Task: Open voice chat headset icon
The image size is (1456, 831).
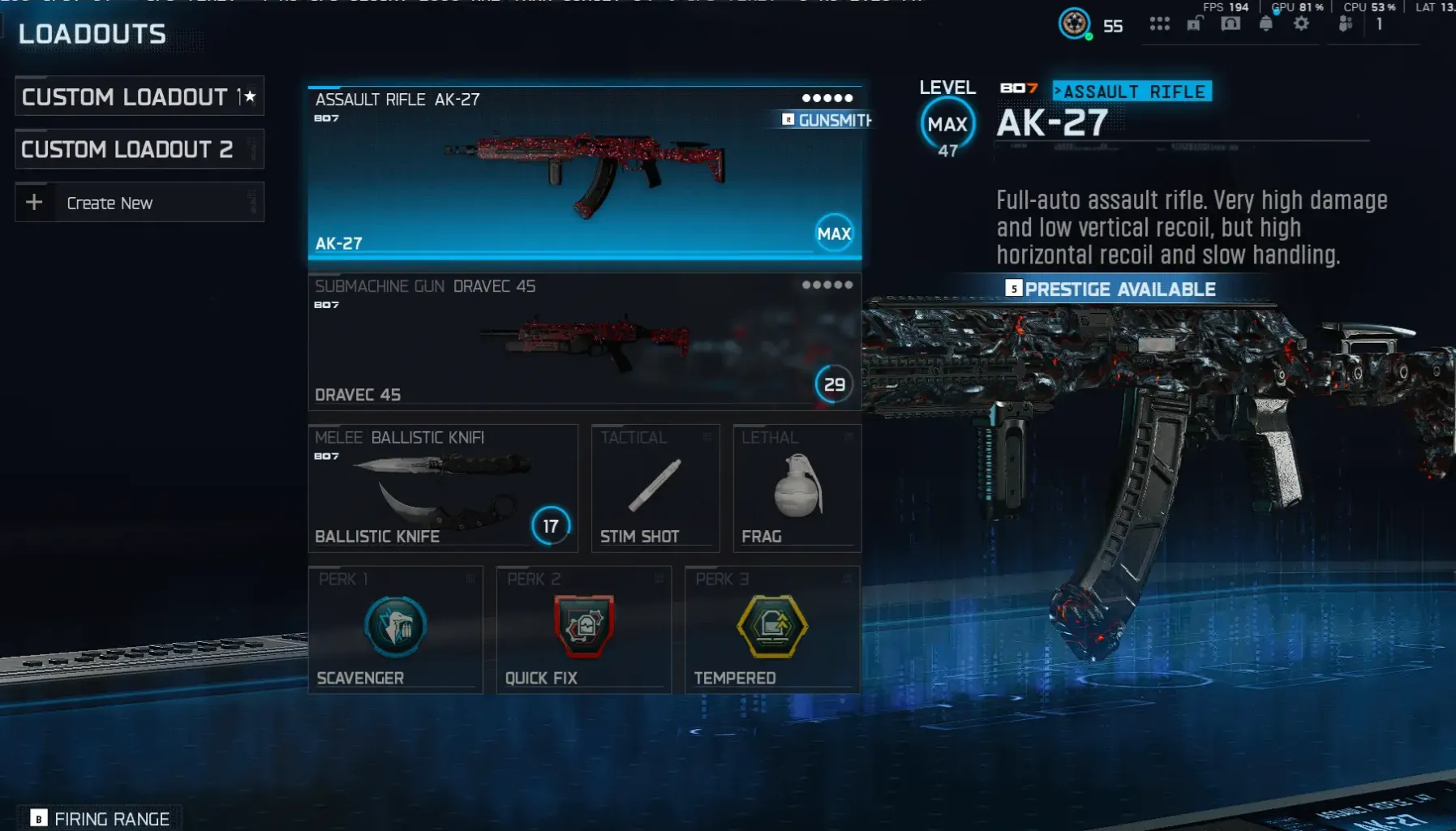Action: point(1231,23)
